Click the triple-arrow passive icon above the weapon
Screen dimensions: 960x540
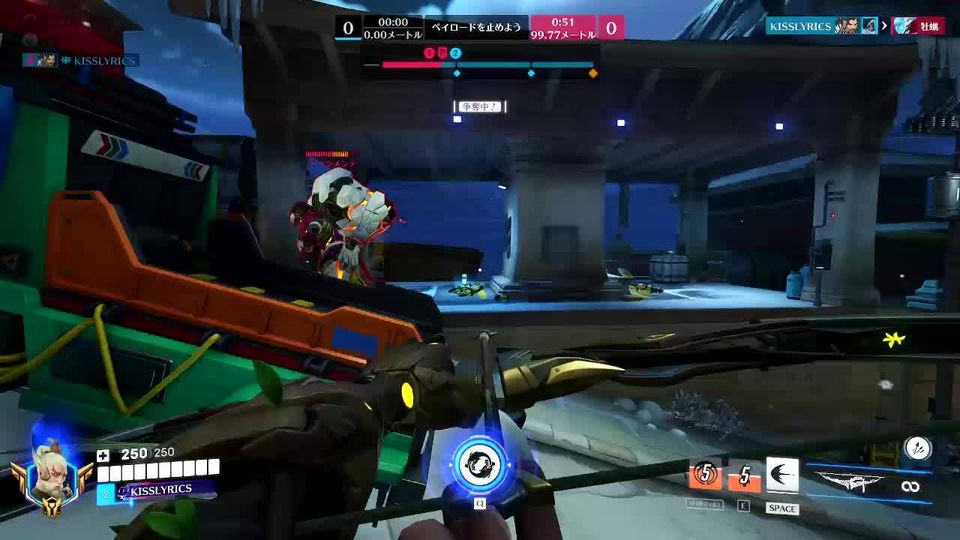pos(916,448)
